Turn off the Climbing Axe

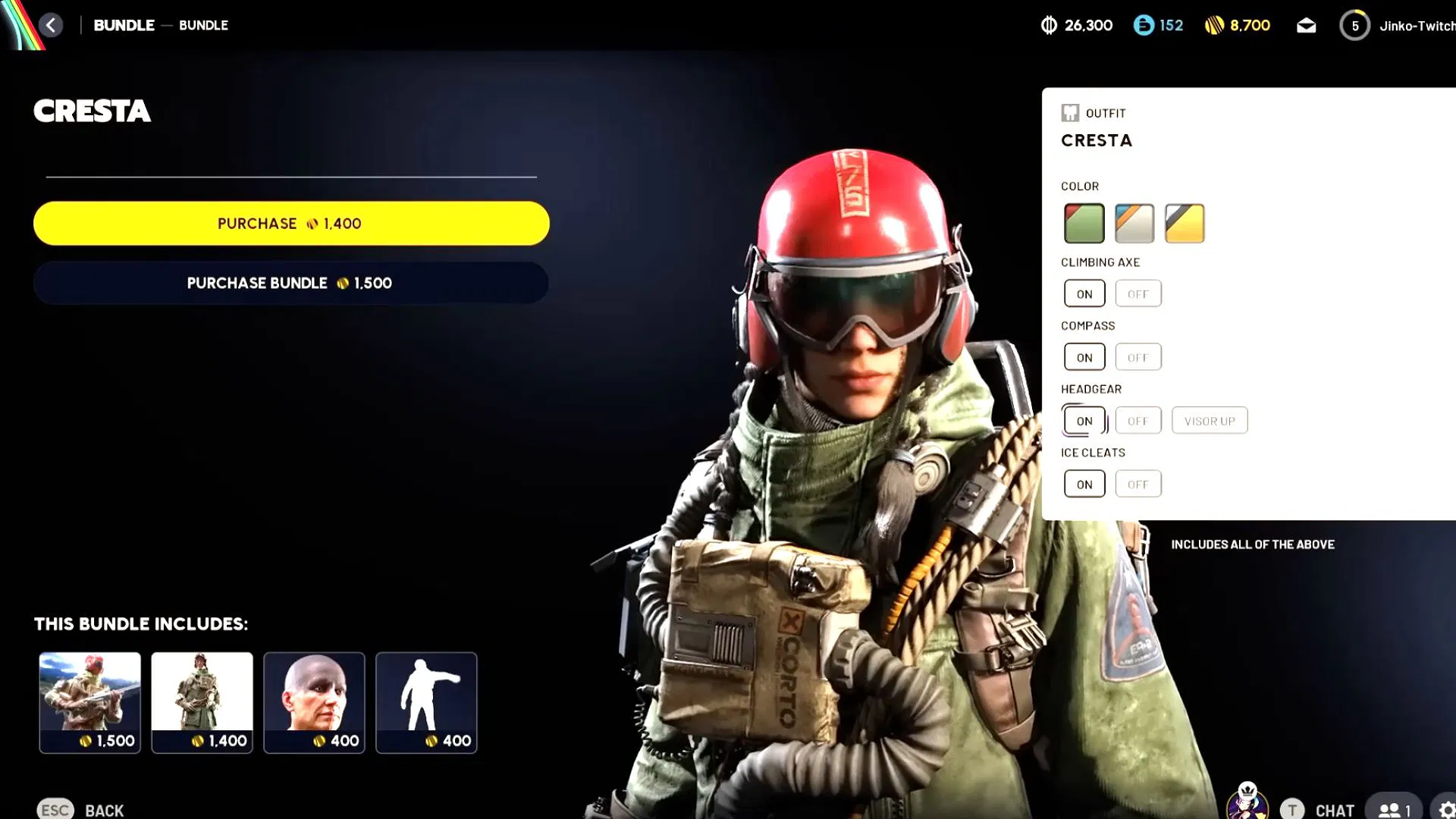pos(1137,293)
